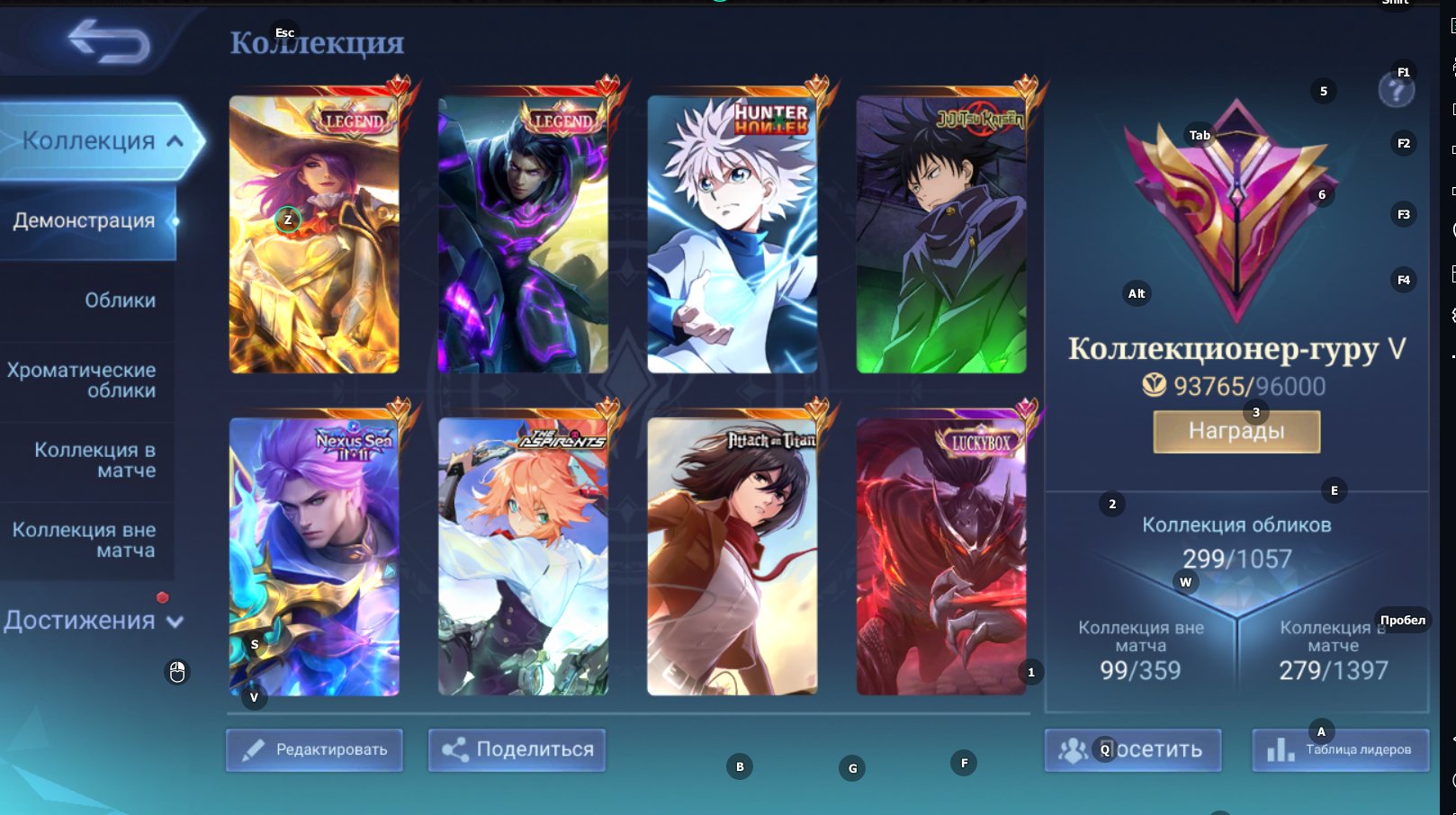Select the Nexus Sea skin card
Screen dimensions: 1456x815
pyautogui.click(x=314, y=558)
